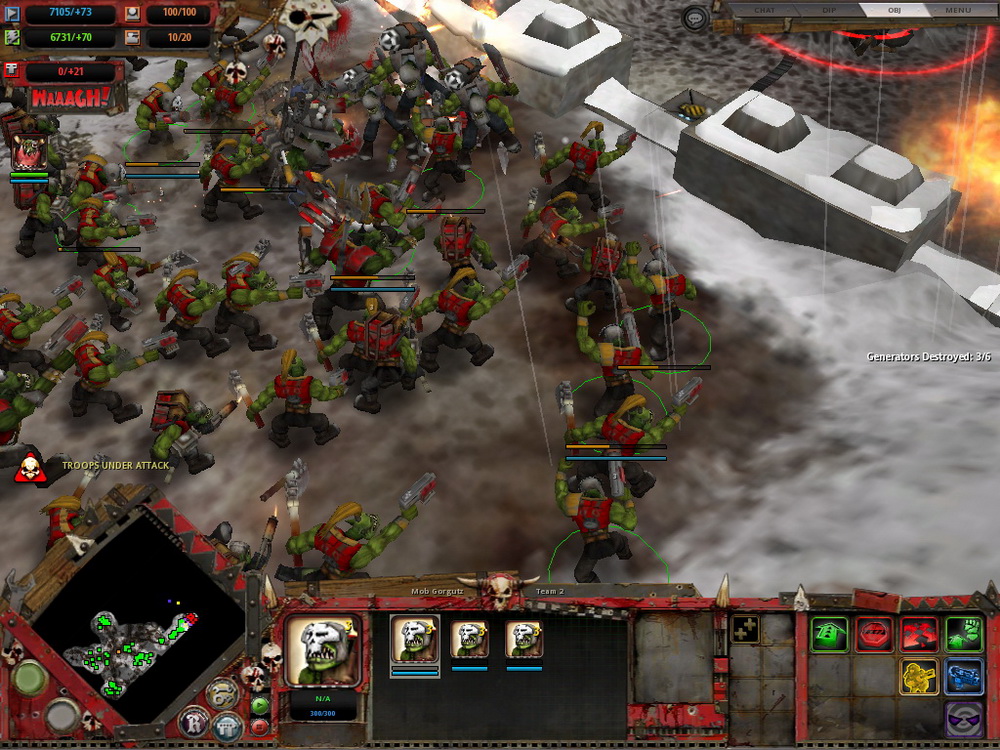Screen dimensions: 1000x750
Task: Activate the purple angry-eyes ability icon
Action: point(964,719)
